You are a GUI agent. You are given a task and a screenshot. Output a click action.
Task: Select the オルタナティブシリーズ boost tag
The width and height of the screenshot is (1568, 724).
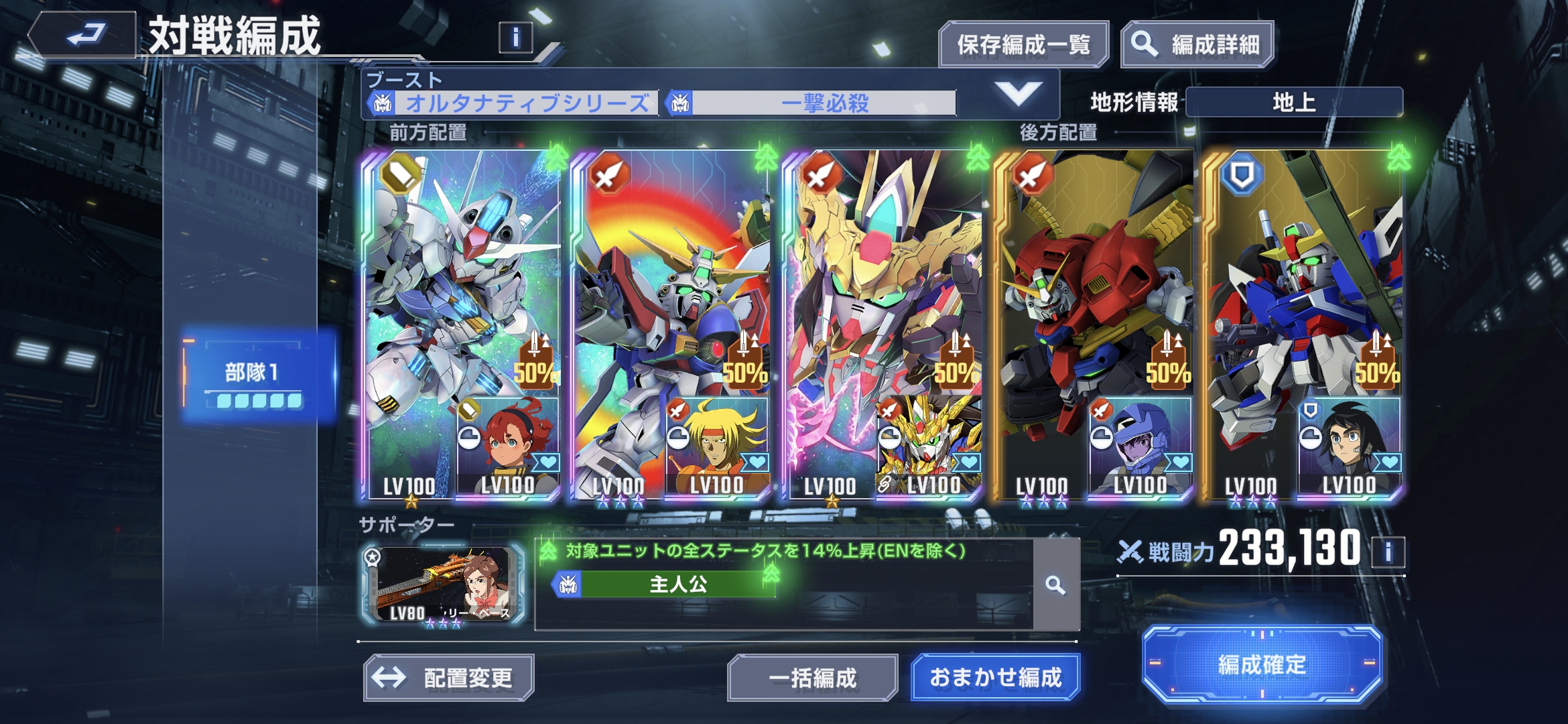coord(515,103)
